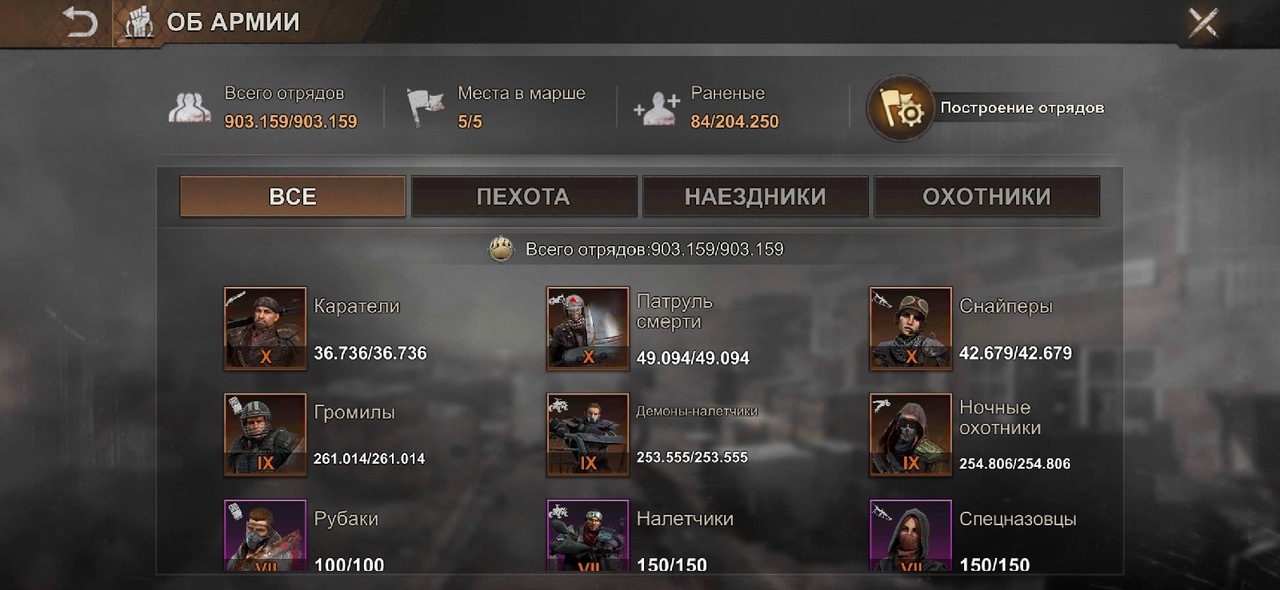Open the ОХОТНИКИ tab

pos(987,196)
